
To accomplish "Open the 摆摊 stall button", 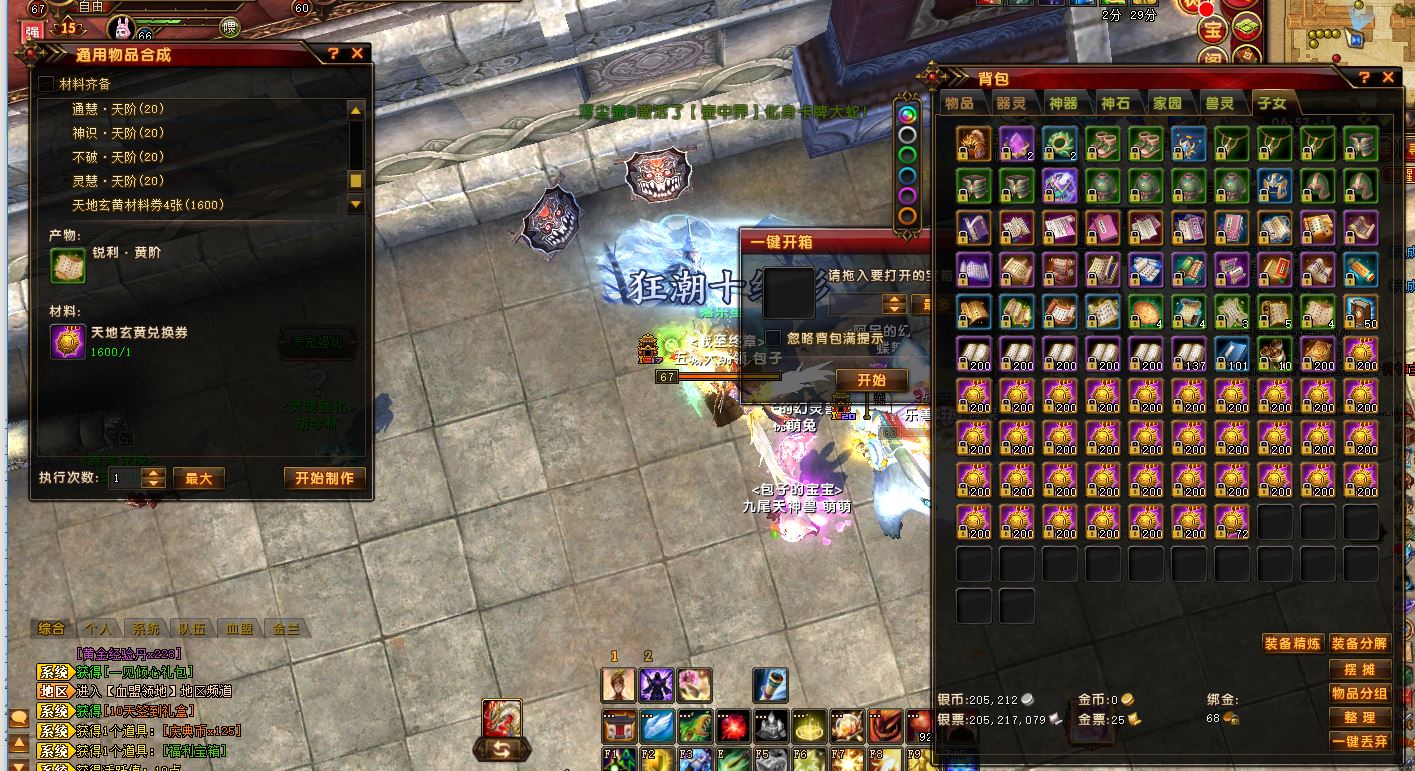I will (x=1360, y=669).
